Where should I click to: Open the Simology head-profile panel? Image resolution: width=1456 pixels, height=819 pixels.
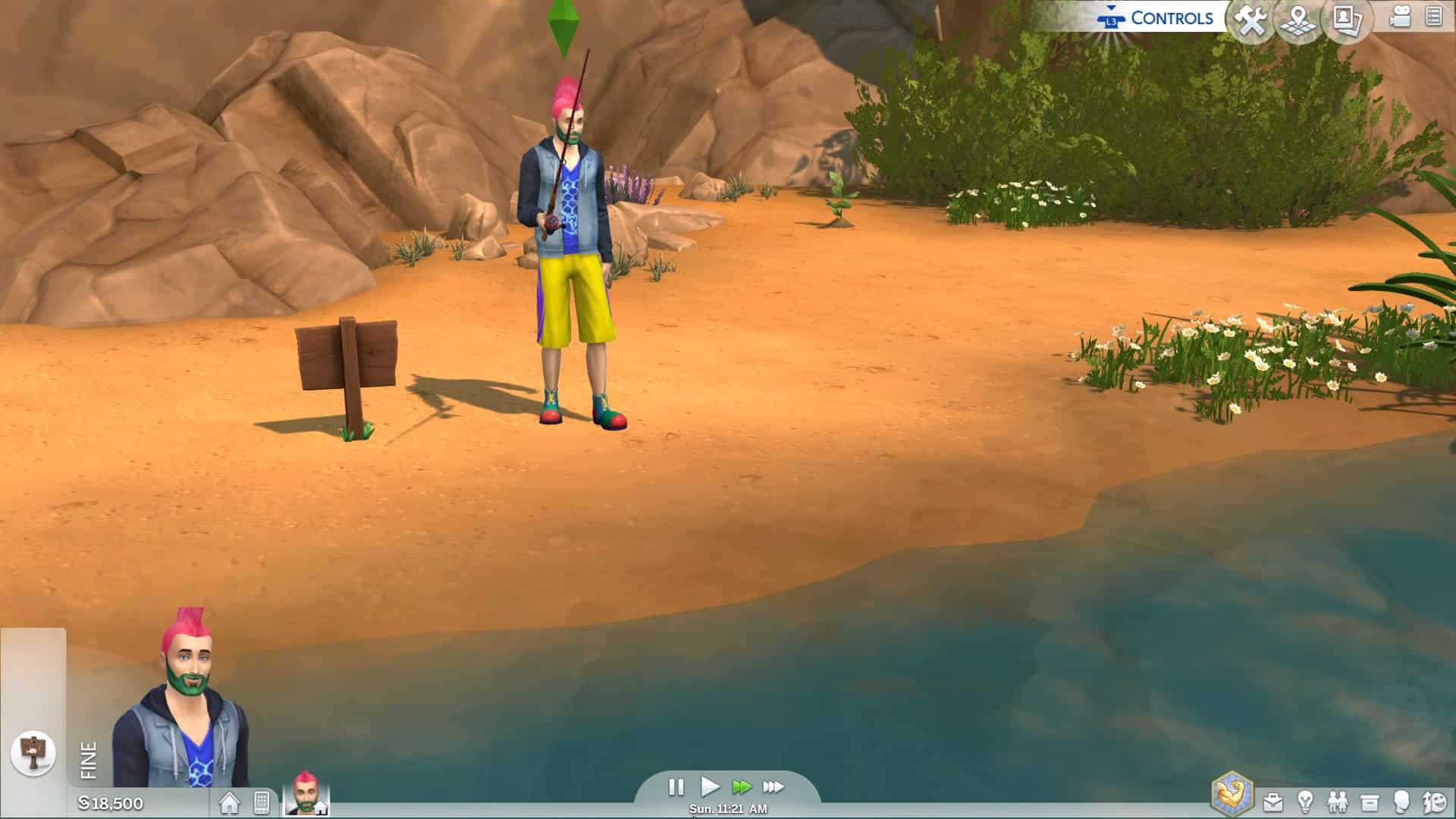(1401, 802)
